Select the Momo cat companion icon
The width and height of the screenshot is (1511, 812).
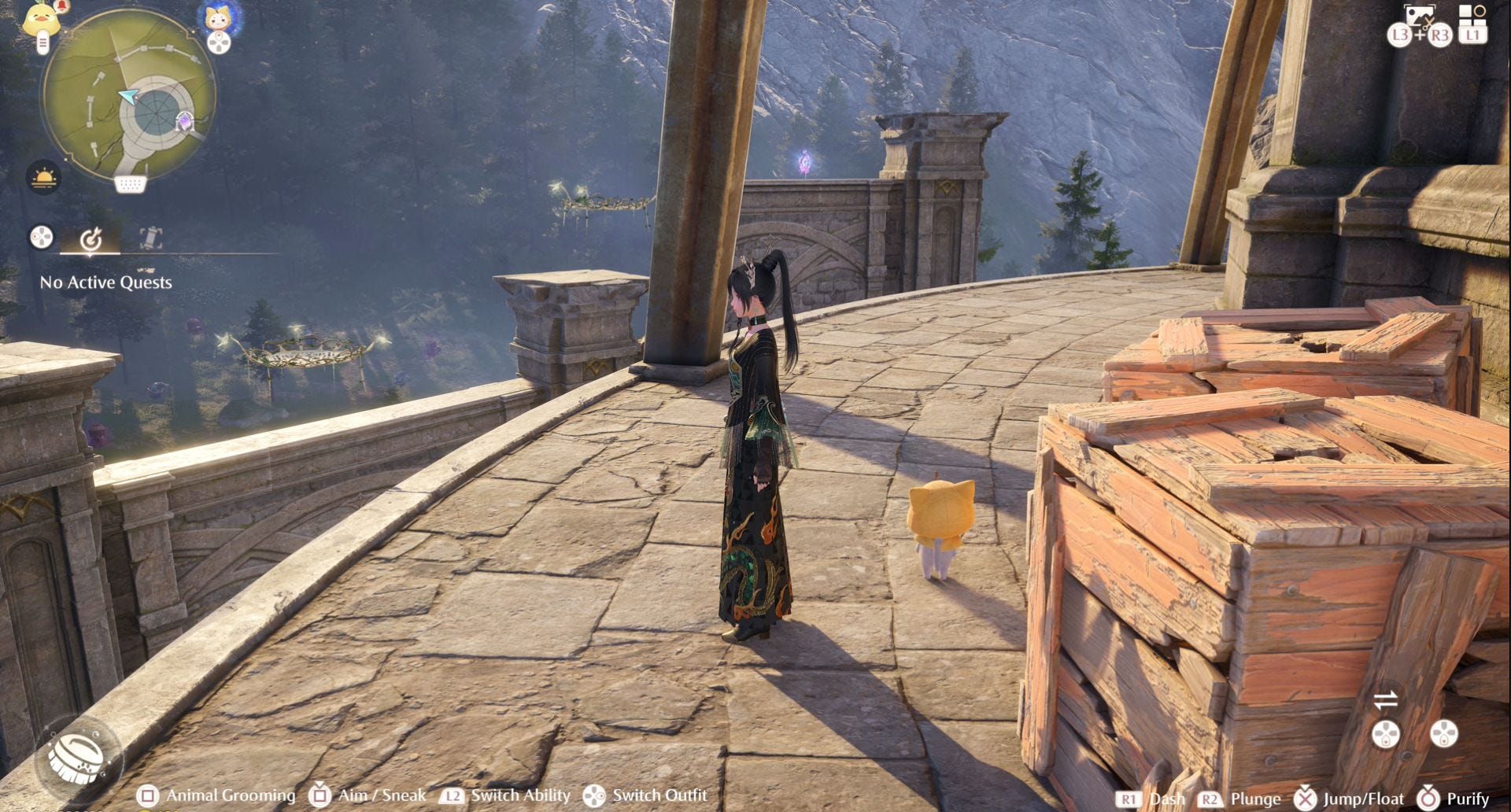(x=218, y=17)
